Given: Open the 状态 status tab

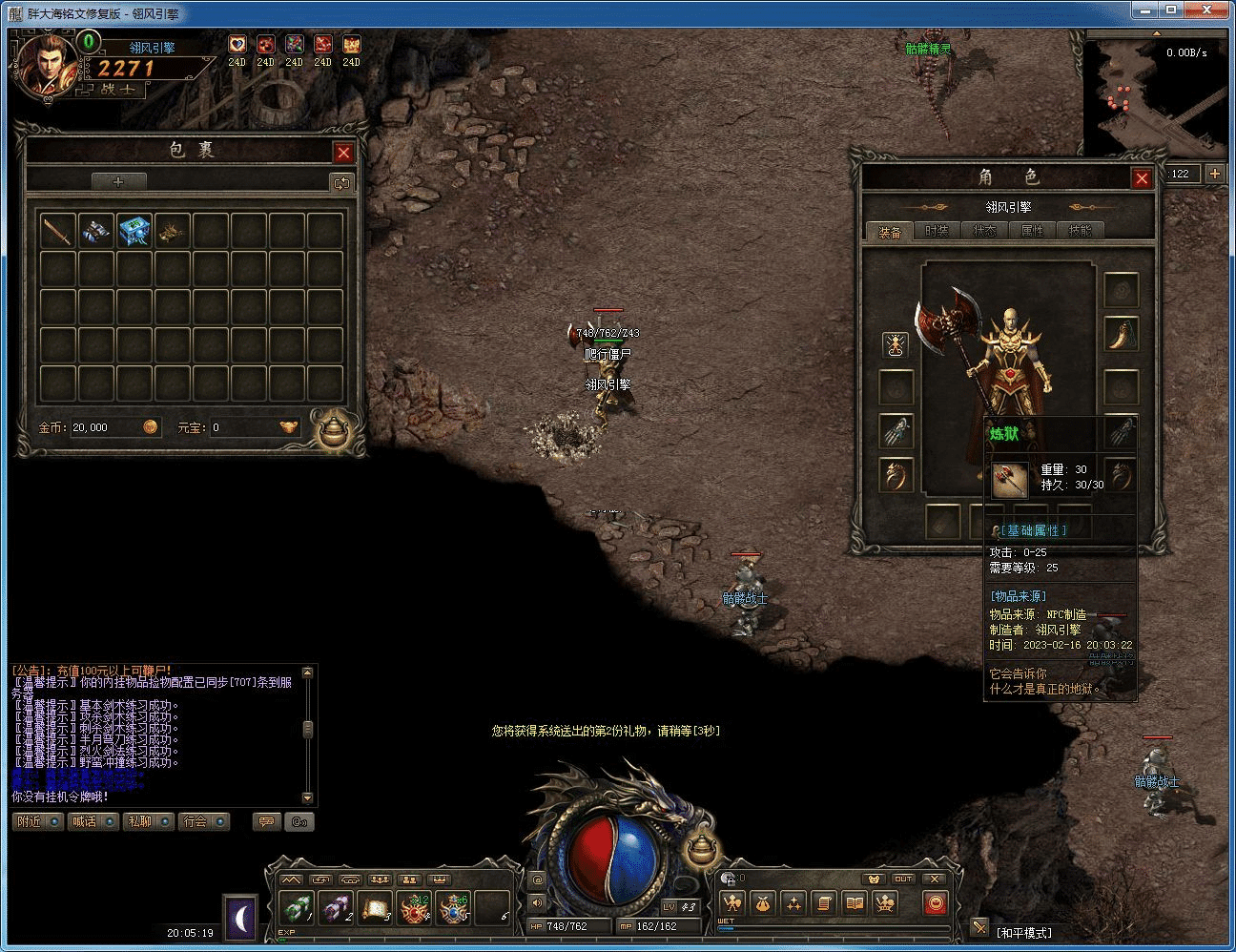Looking at the screenshot, I should [984, 231].
